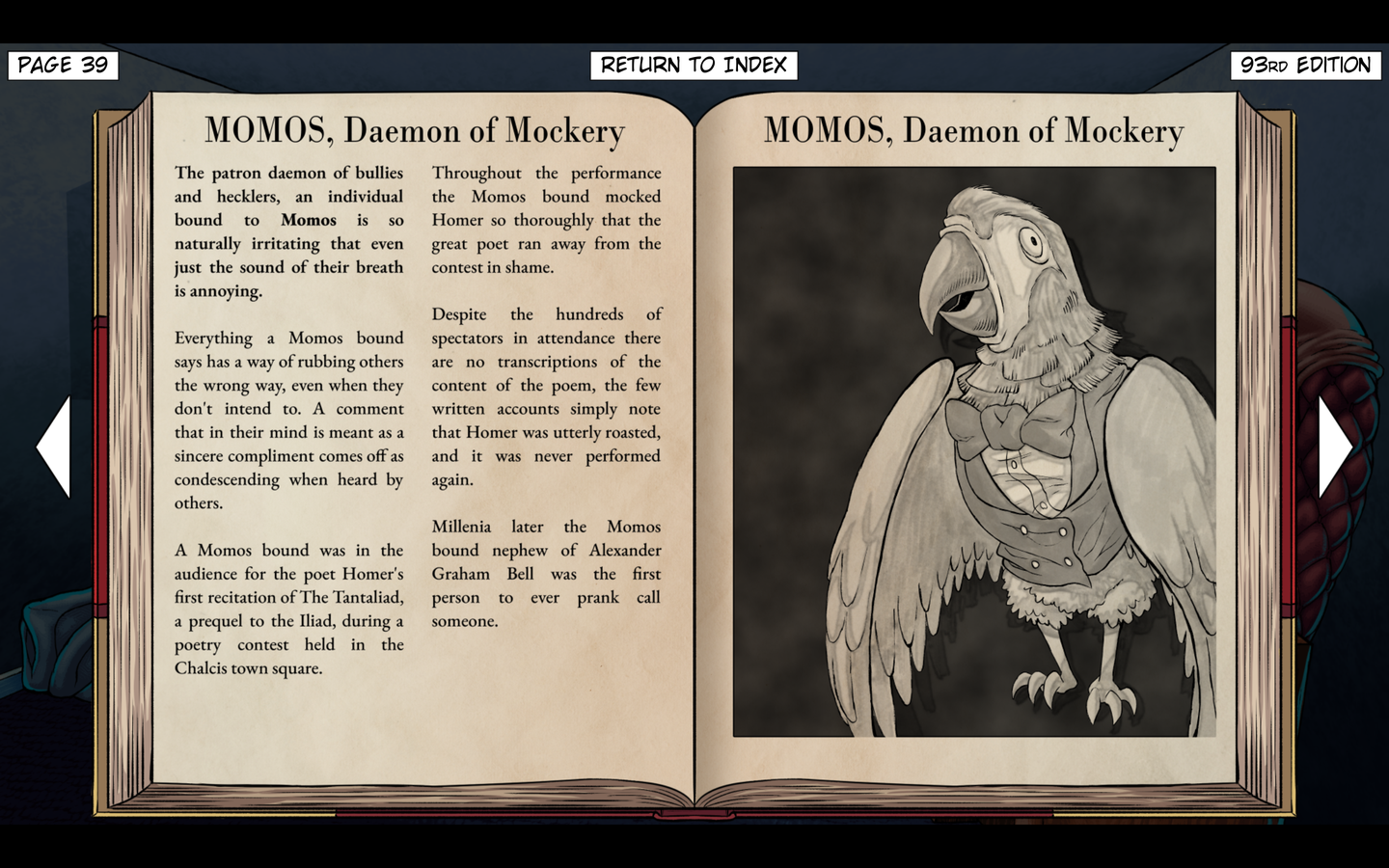Click the Return to Index button

[694, 66]
